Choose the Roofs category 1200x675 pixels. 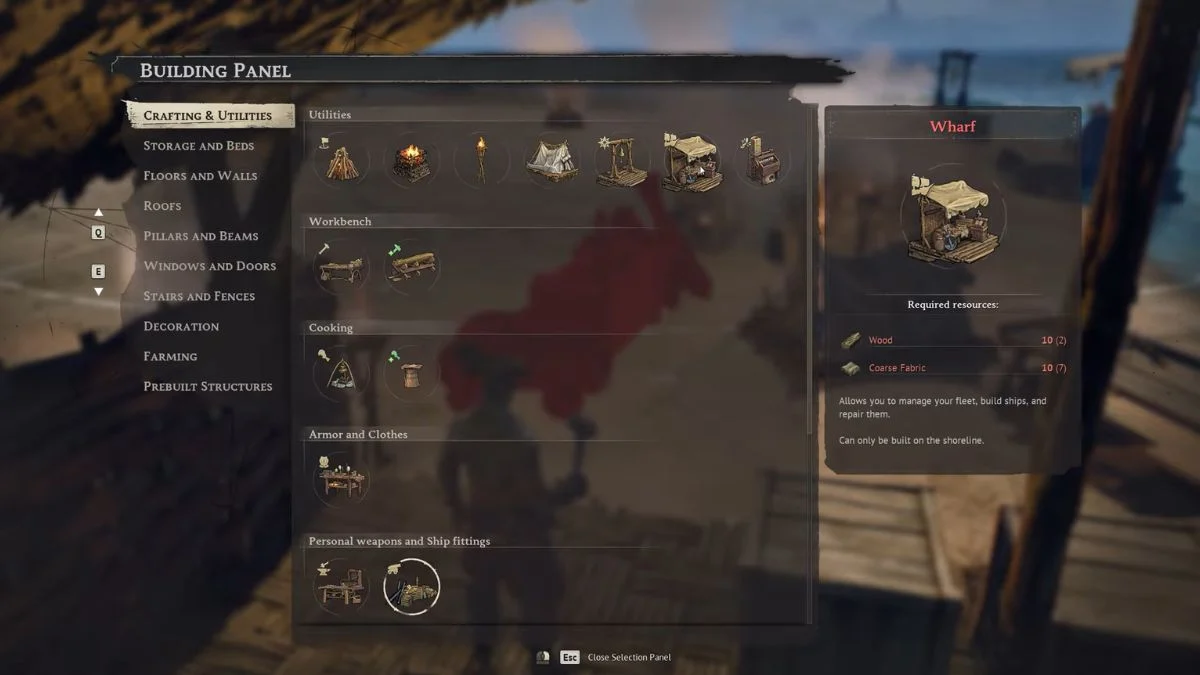(x=162, y=206)
